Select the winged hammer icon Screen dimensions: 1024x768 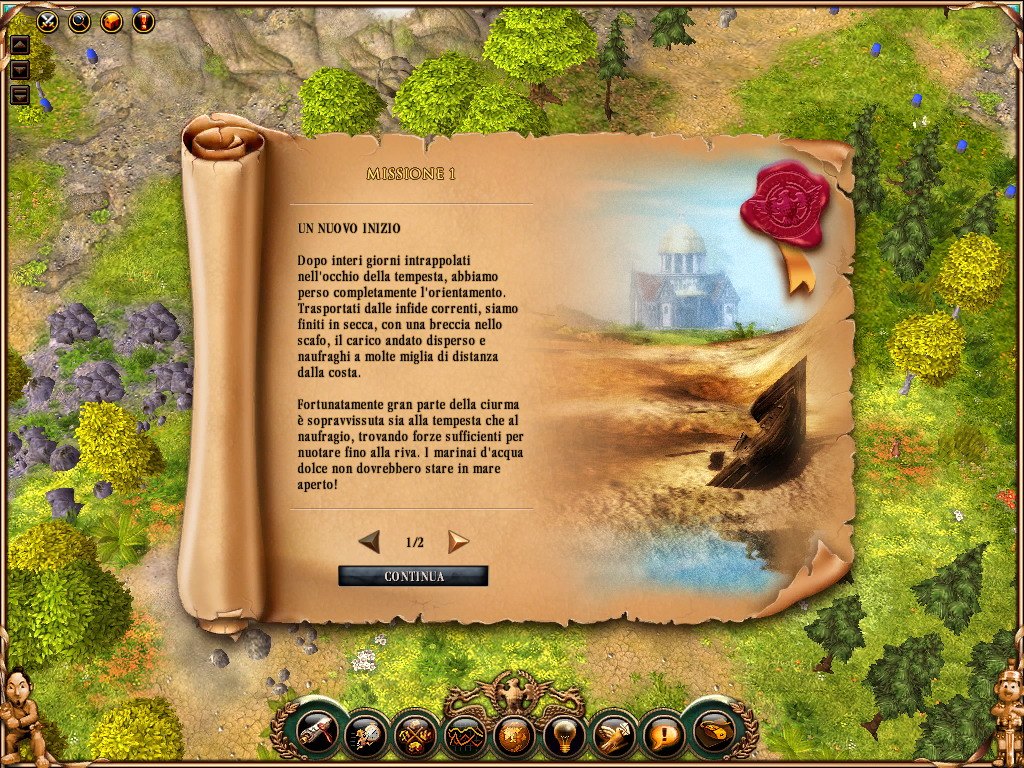[x=611, y=737]
